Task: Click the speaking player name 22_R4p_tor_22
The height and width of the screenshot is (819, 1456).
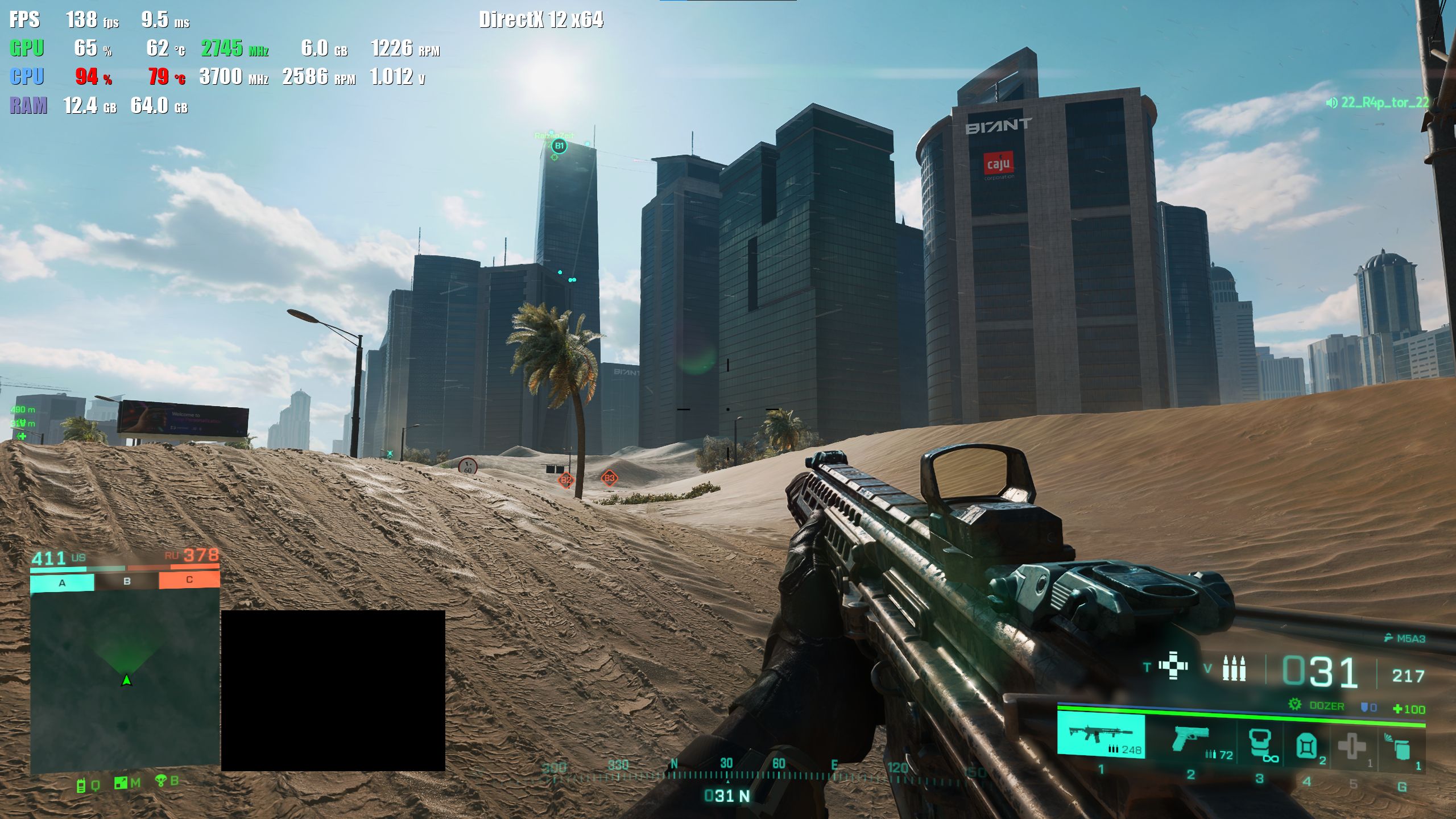Action: [x=1384, y=102]
